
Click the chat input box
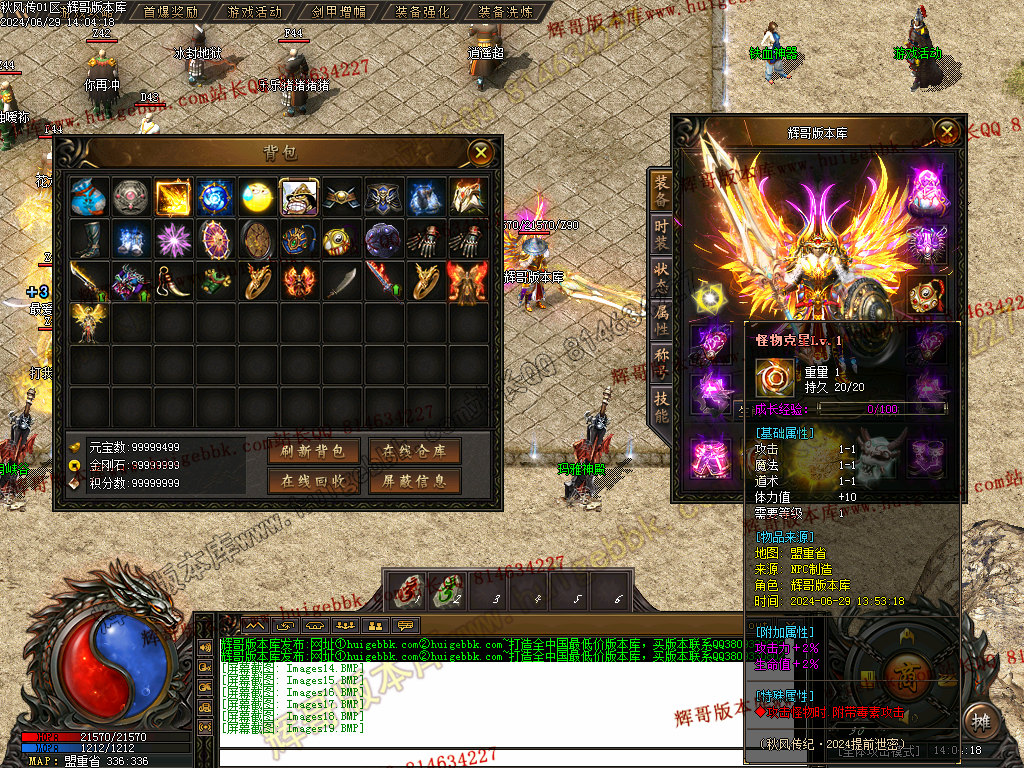click(x=480, y=757)
